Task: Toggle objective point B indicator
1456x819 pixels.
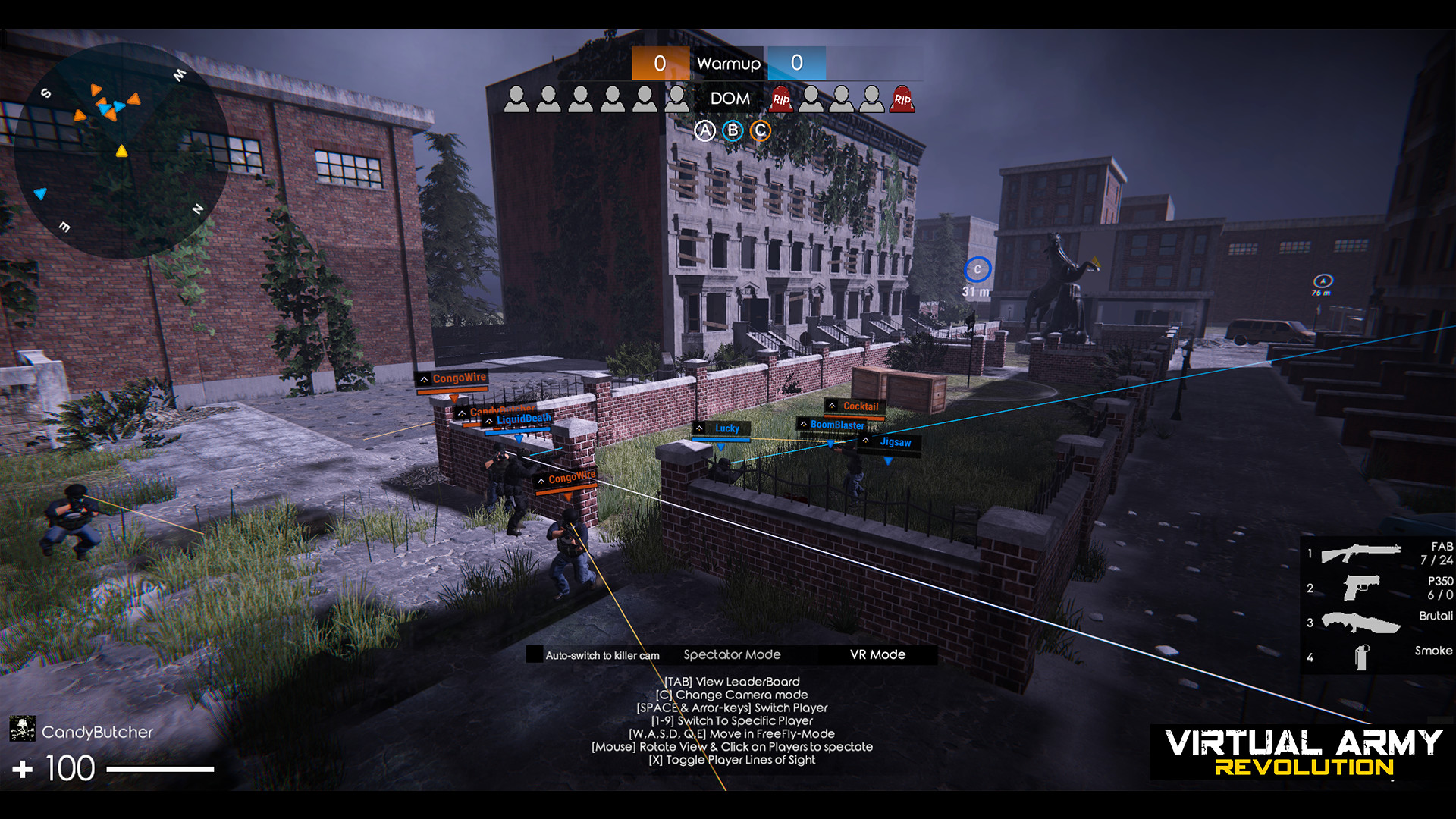Action: point(732,130)
